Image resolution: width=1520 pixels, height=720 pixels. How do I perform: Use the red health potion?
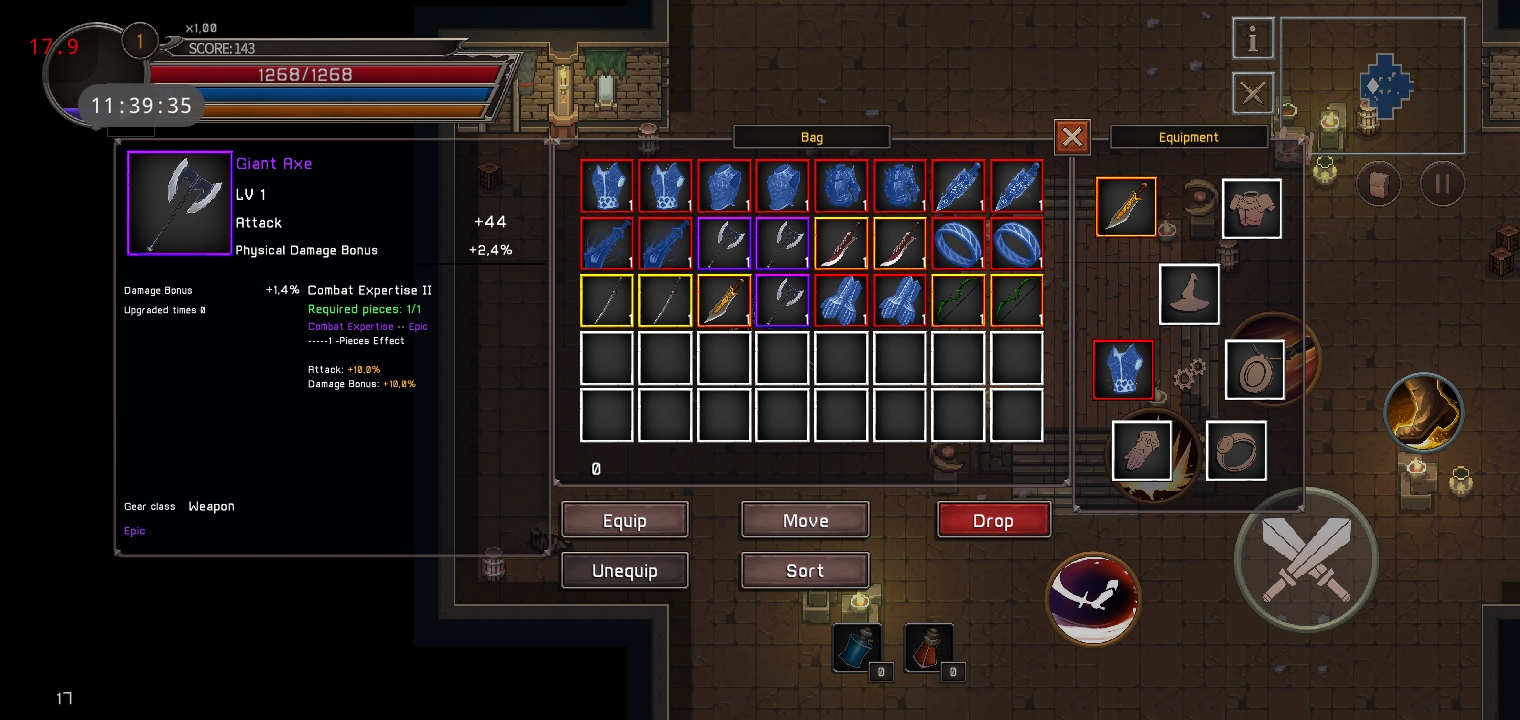point(928,648)
